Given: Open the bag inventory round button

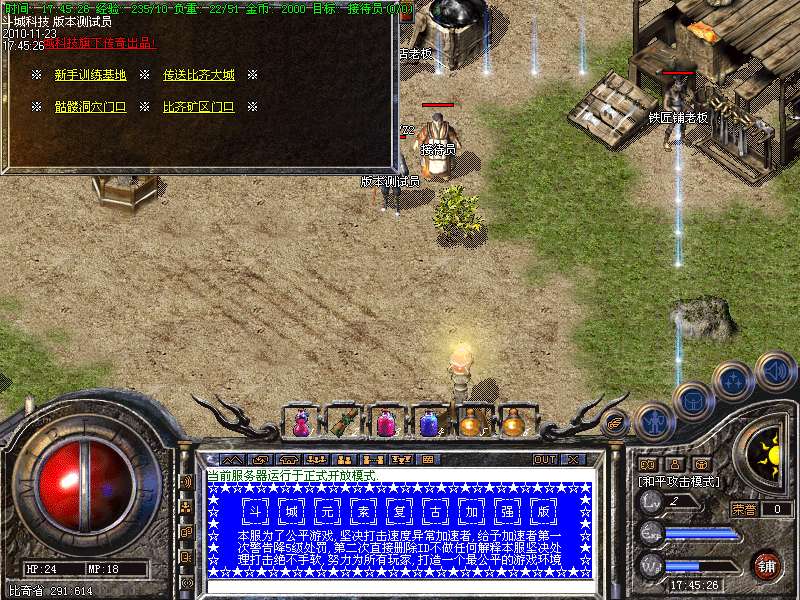Looking at the screenshot, I should coord(692,401).
